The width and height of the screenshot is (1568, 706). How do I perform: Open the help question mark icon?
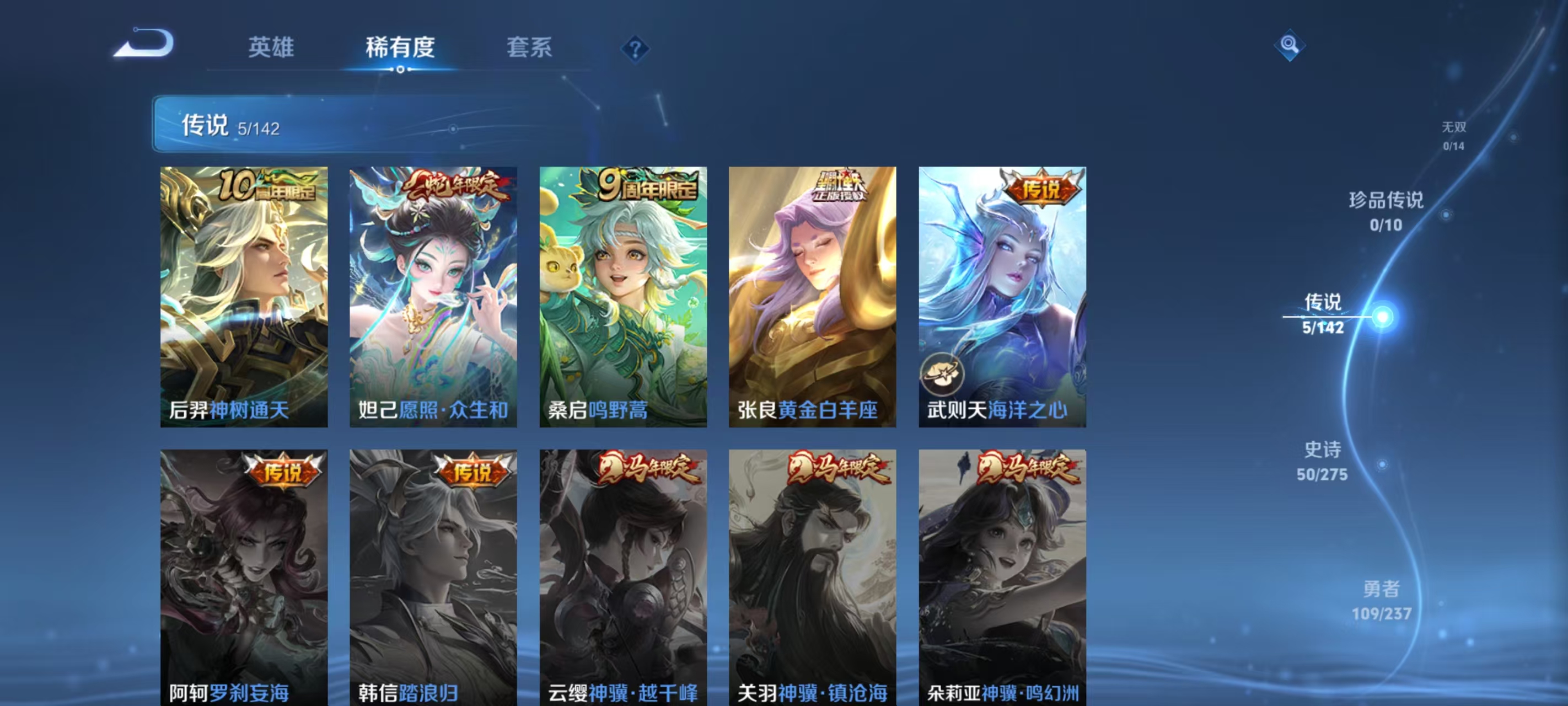(x=636, y=51)
